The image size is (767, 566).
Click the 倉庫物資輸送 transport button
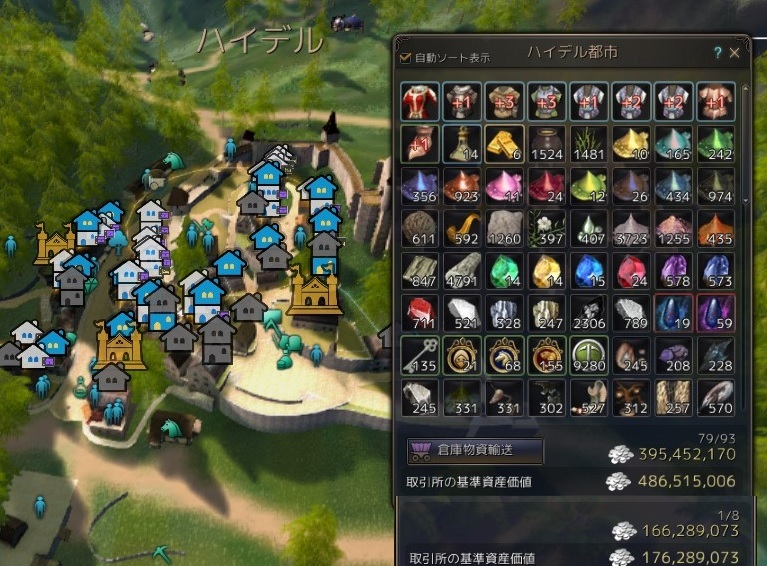pyautogui.click(x=475, y=450)
